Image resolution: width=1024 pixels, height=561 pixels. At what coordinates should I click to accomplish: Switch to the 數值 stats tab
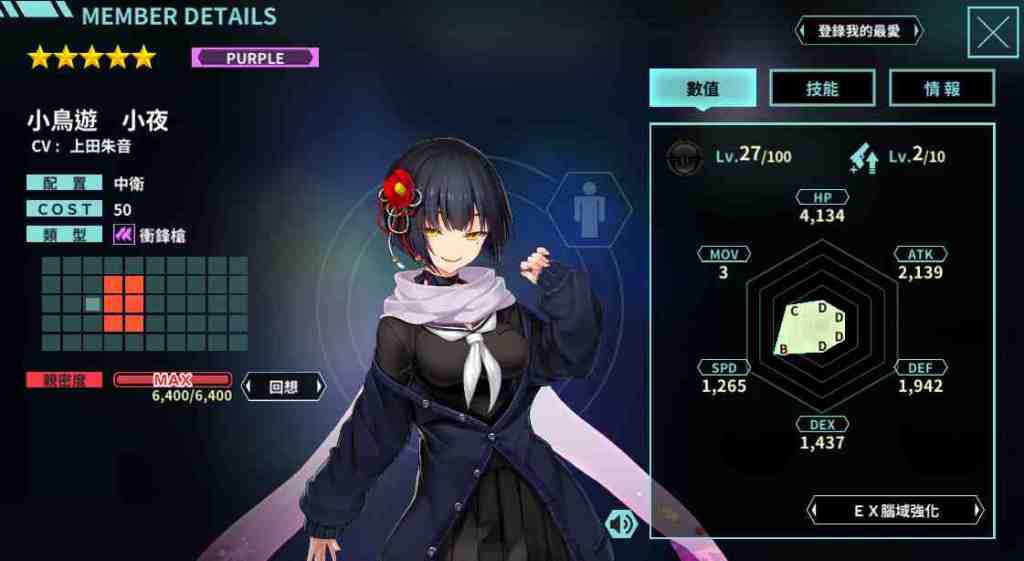[702, 88]
